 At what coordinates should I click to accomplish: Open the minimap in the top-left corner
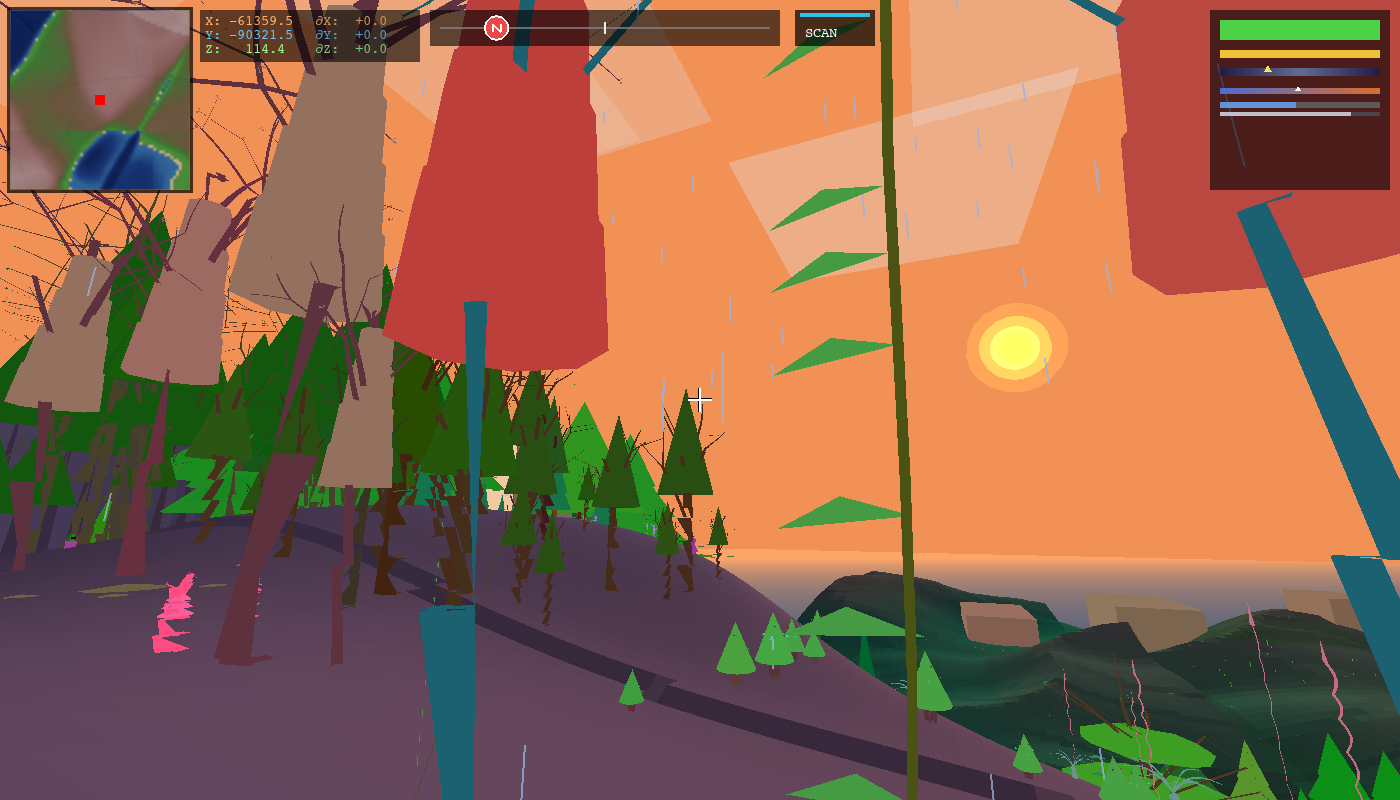click(x=98, y=97)
